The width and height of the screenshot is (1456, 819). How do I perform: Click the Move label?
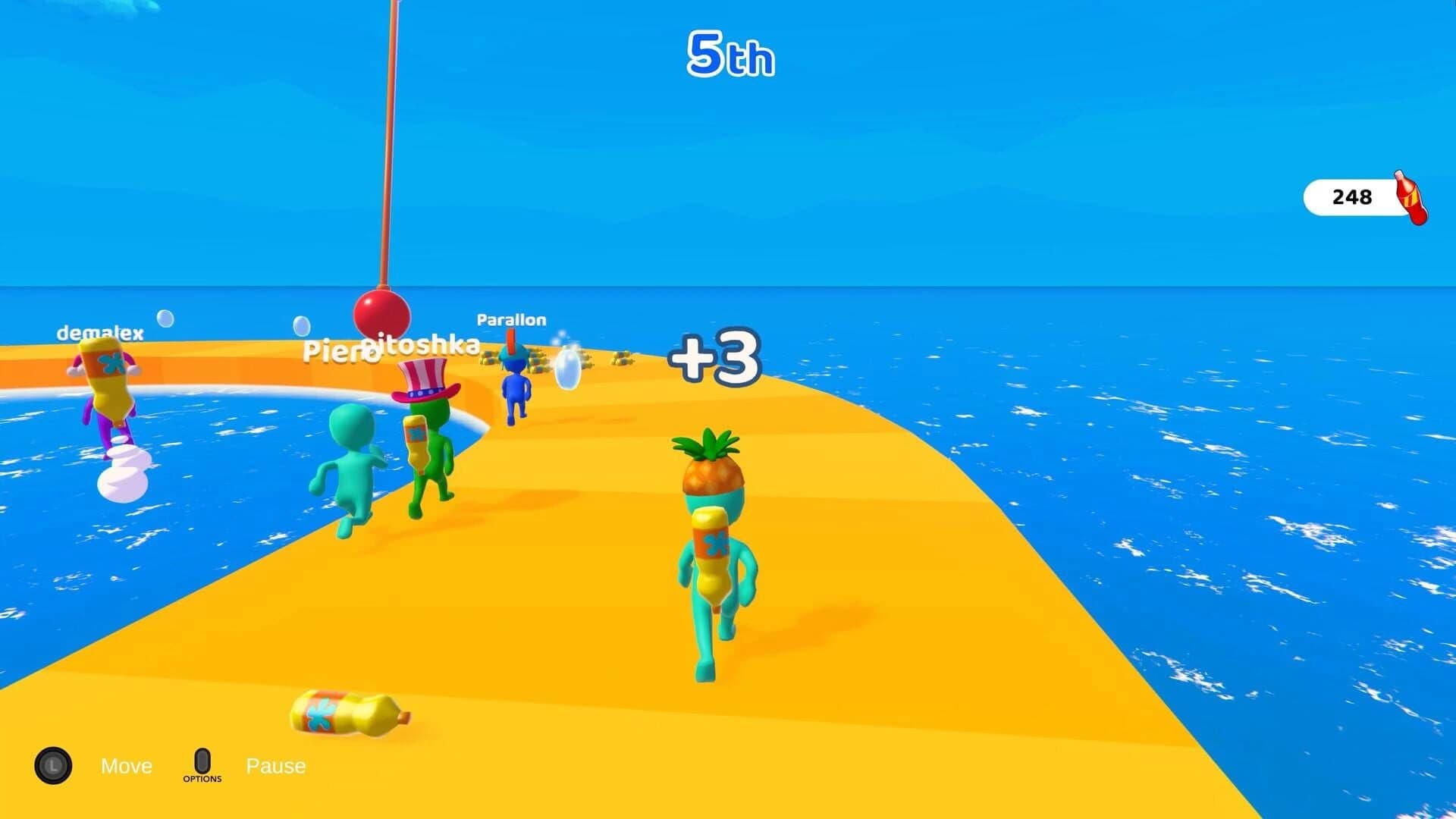coord(126,766)
